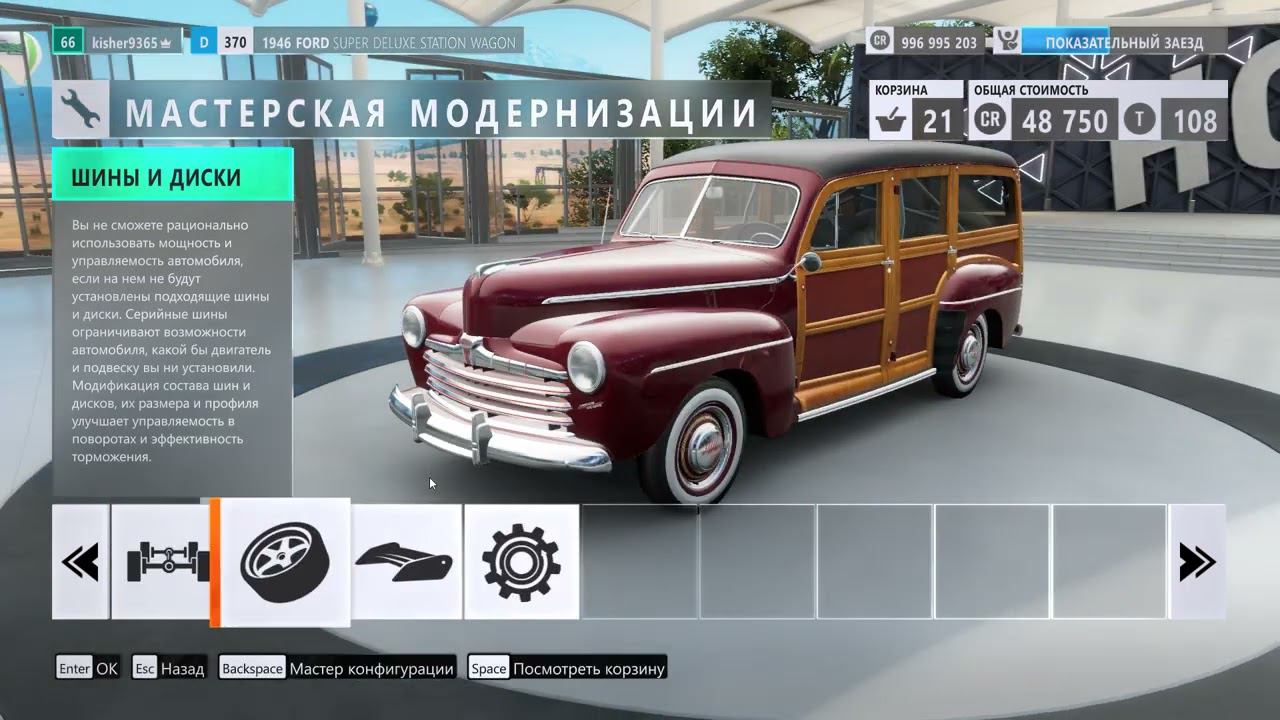Start the Показательный заезд test drive
The height and width of the screenshot is (720, 1280).
point(1110,43)
